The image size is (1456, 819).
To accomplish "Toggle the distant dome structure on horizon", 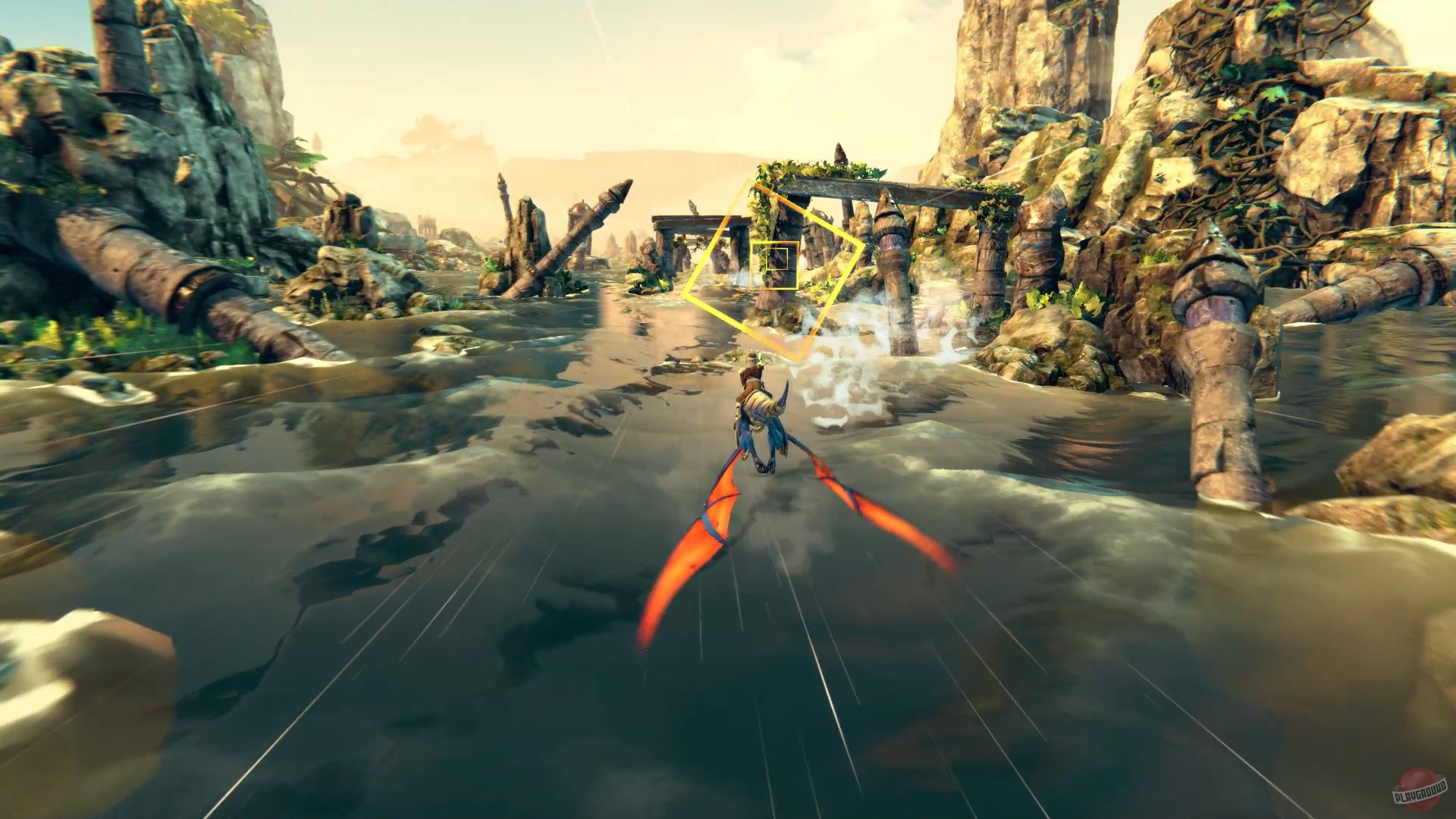I will 581,209.
